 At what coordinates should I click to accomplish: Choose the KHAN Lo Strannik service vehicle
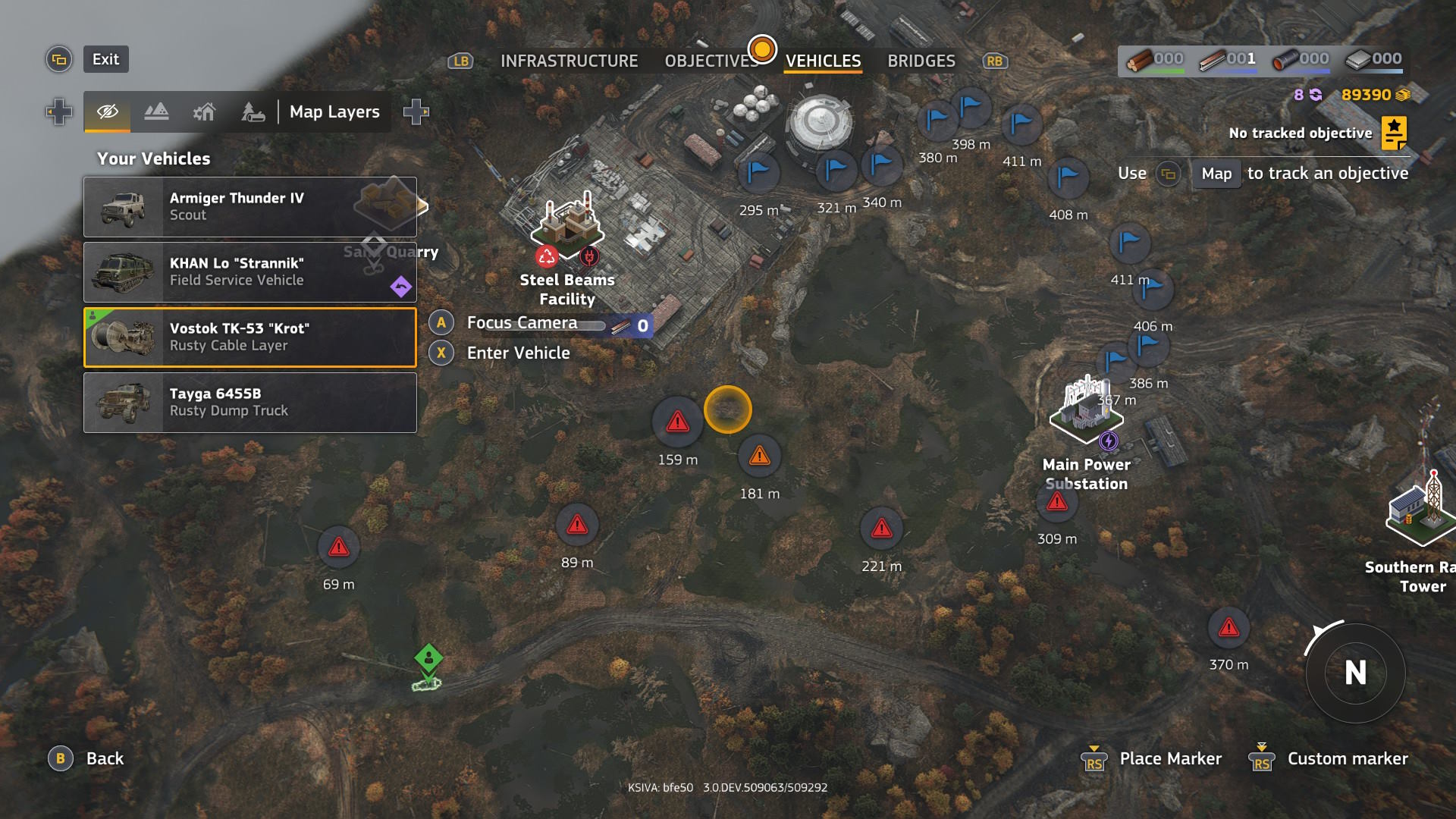point(250,272)
